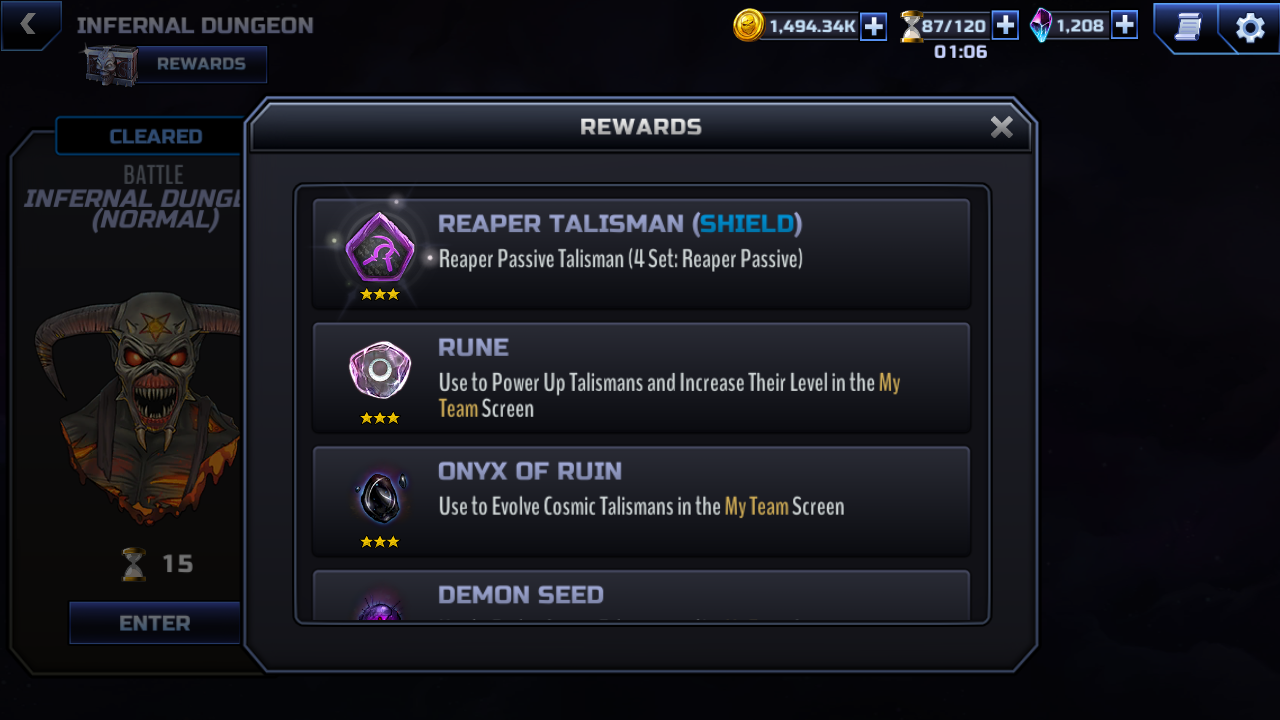Add more gold coins
The image size is (1280, 720).
tap(873, 26)
